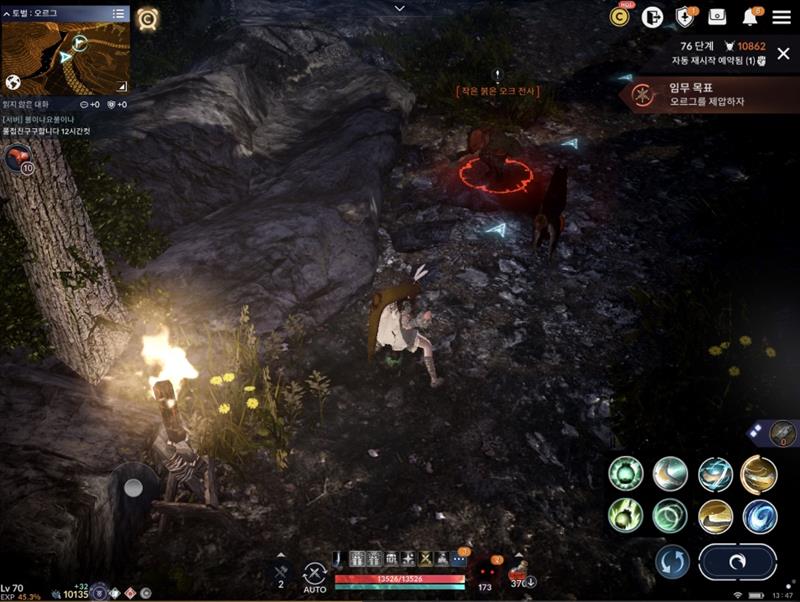800x602 pixels.
Task: Click the exit door icon
Action: point(652,17)
